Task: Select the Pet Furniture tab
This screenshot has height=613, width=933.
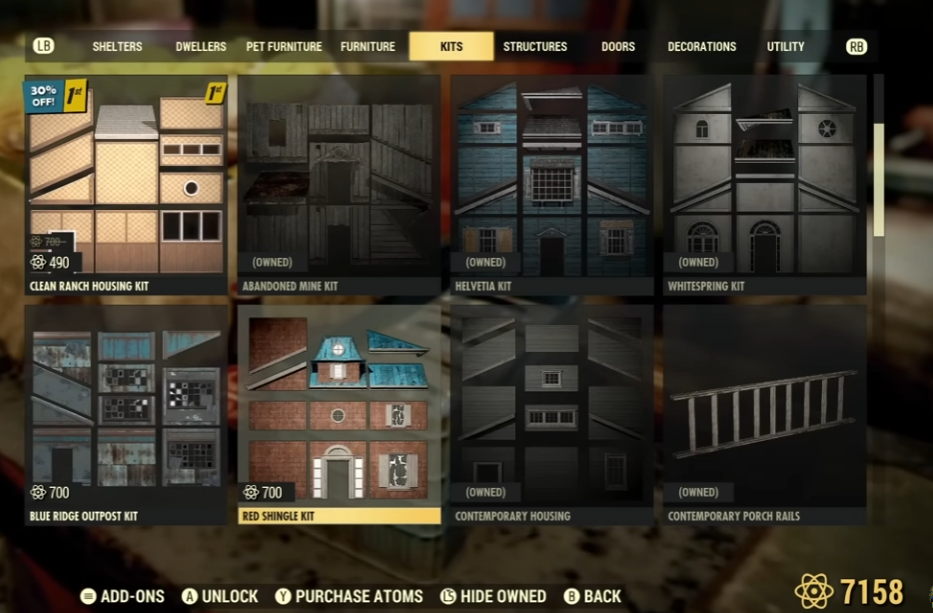Action: tap(284, 46)
